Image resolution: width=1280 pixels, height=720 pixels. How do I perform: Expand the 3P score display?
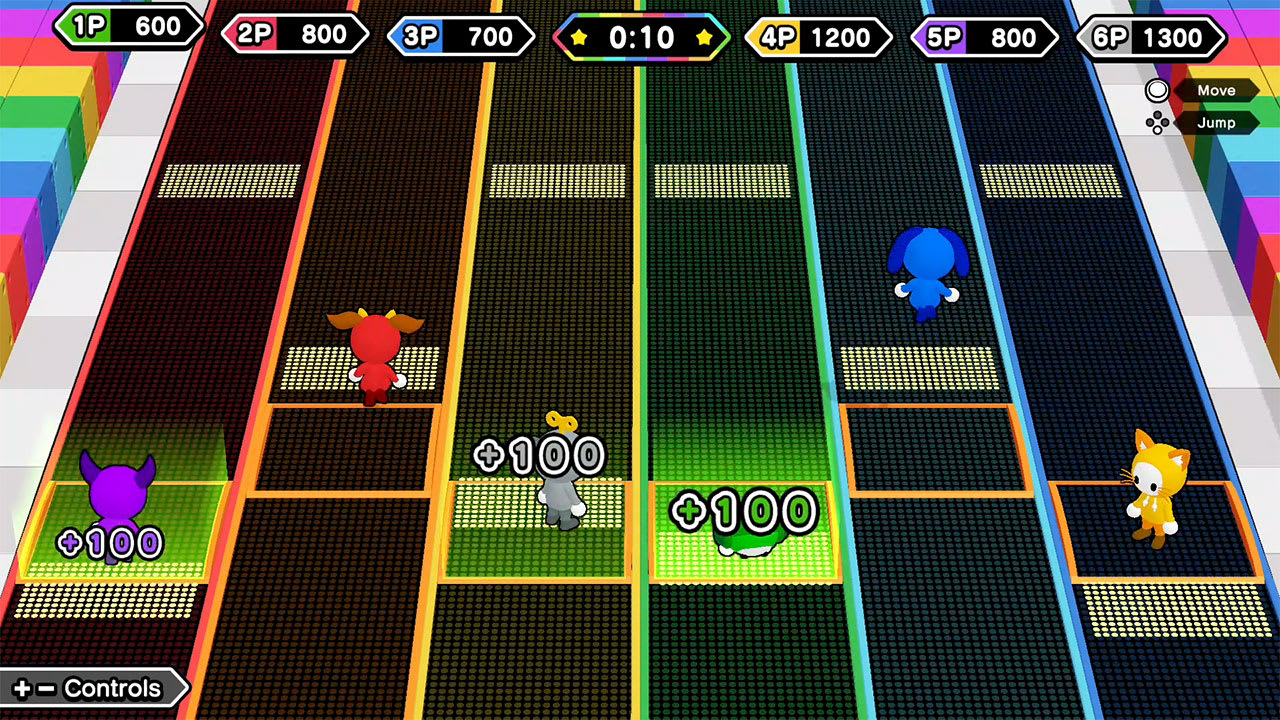pyautogui.click(x=460, y=35)
